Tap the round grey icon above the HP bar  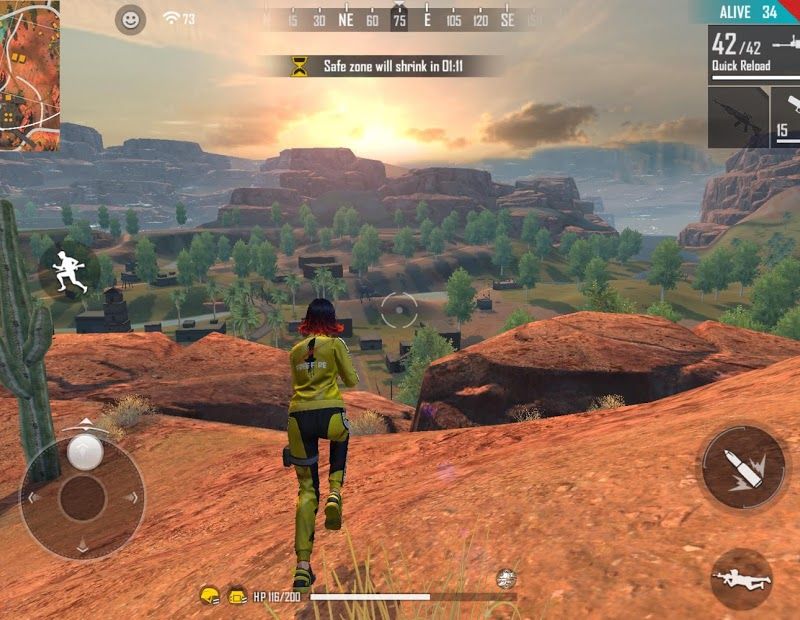(506, 578)
